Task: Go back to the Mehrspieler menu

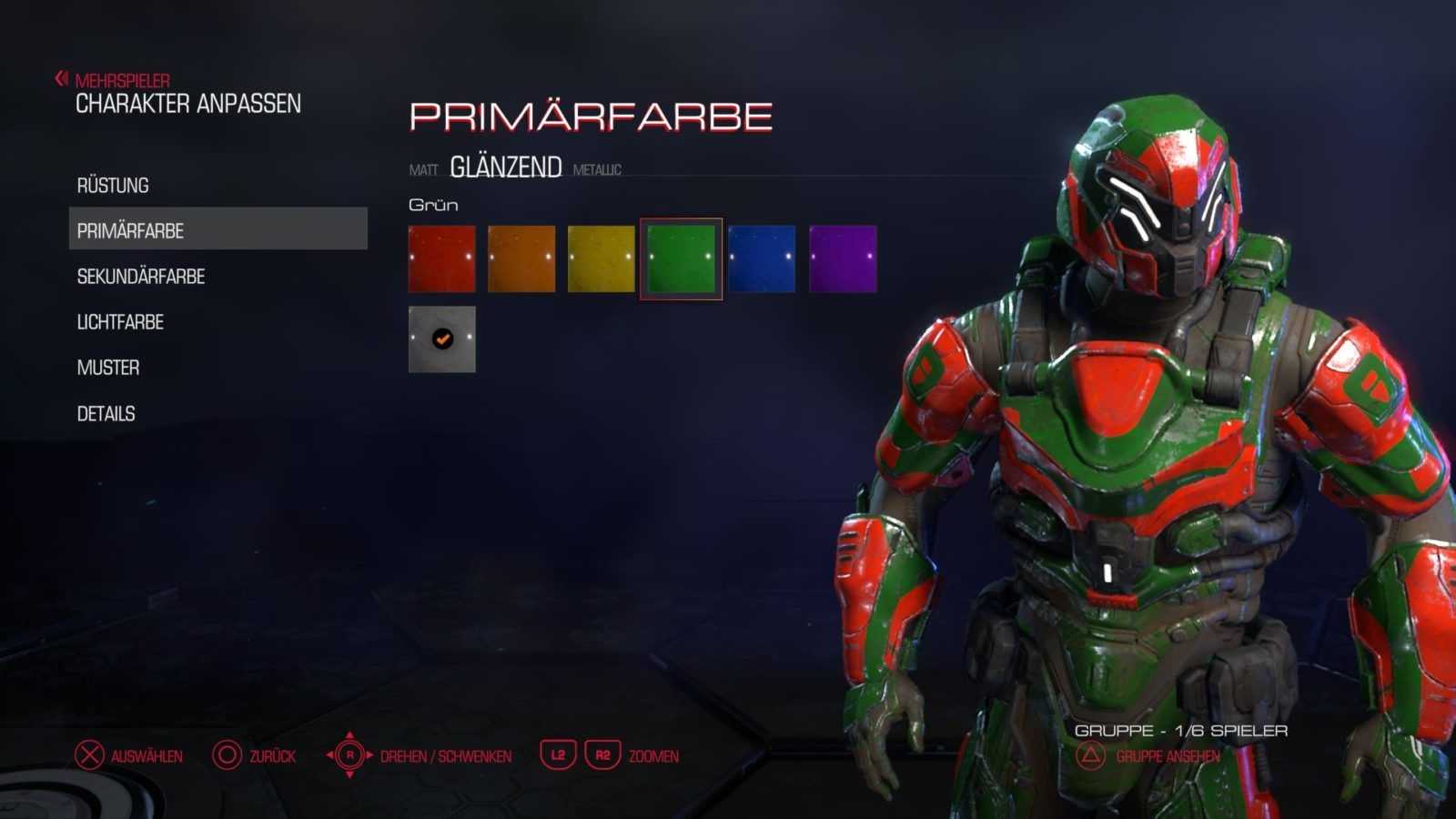Action: point(121,81)
